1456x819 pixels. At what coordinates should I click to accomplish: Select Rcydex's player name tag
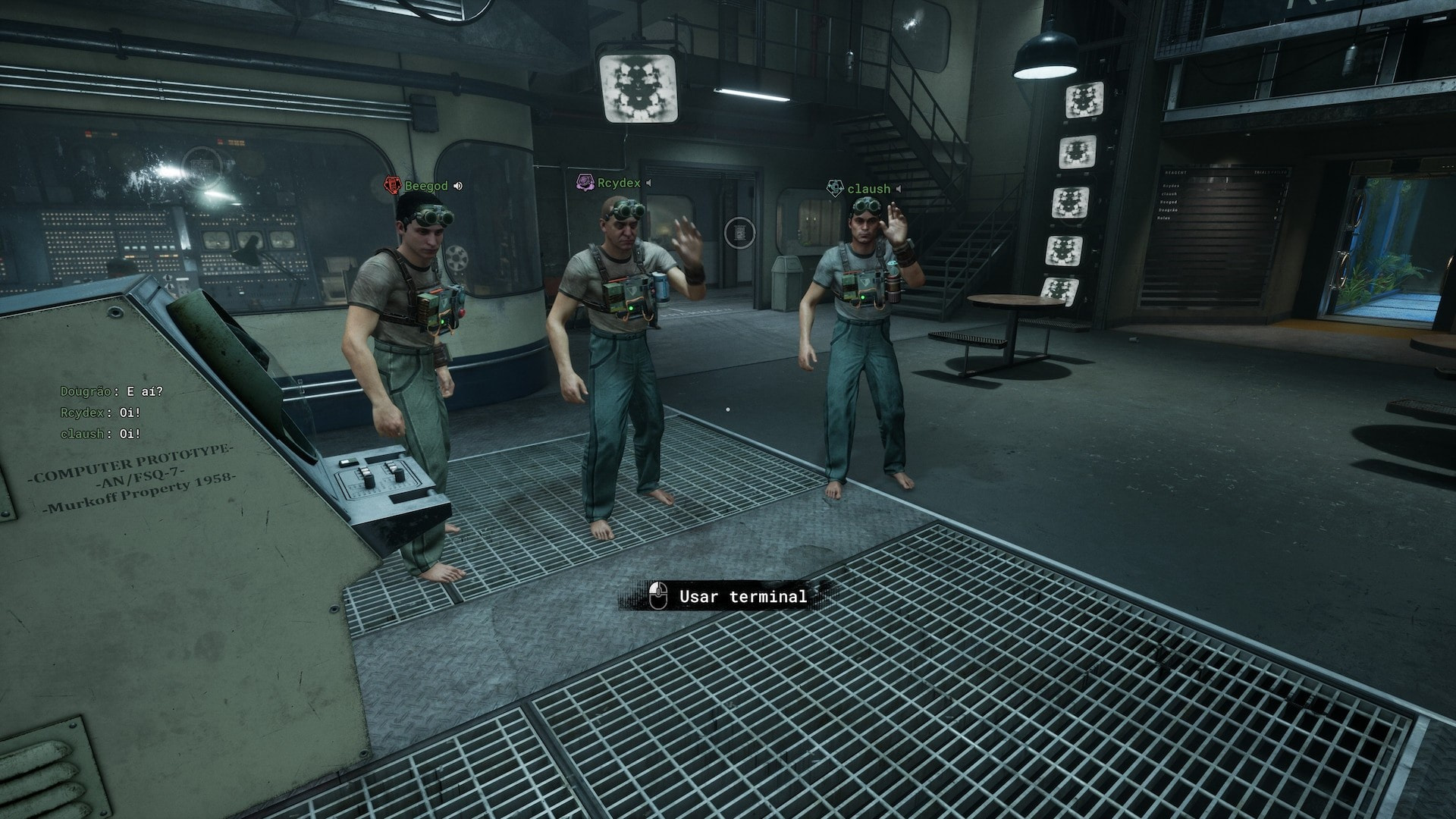(x=619, y=183)
